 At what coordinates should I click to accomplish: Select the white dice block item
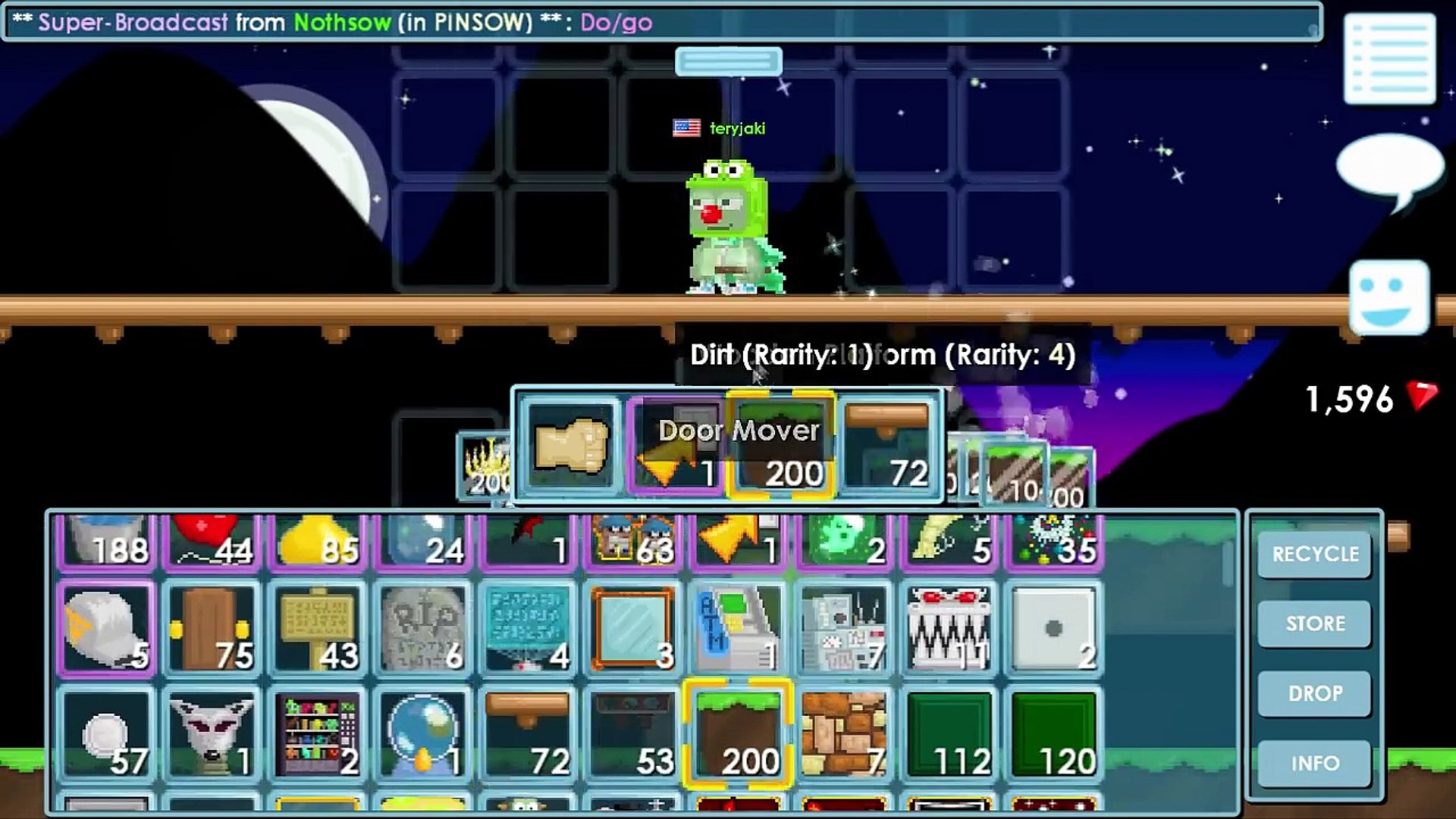(x=1054, y=629)
